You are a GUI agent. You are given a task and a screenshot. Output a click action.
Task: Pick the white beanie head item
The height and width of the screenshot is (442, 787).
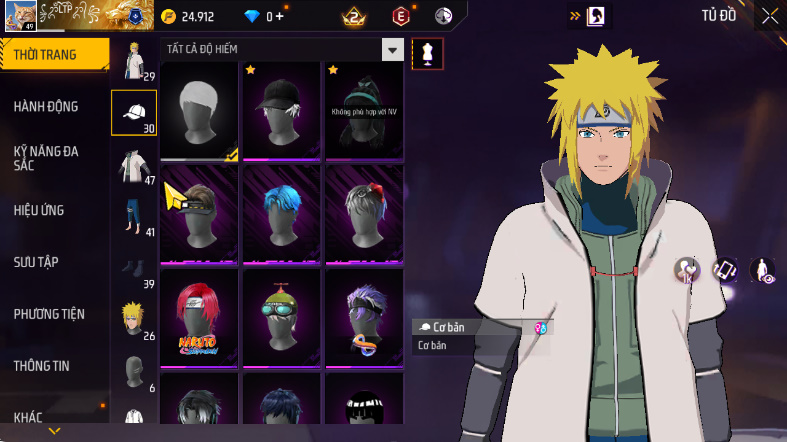point(199,111)
